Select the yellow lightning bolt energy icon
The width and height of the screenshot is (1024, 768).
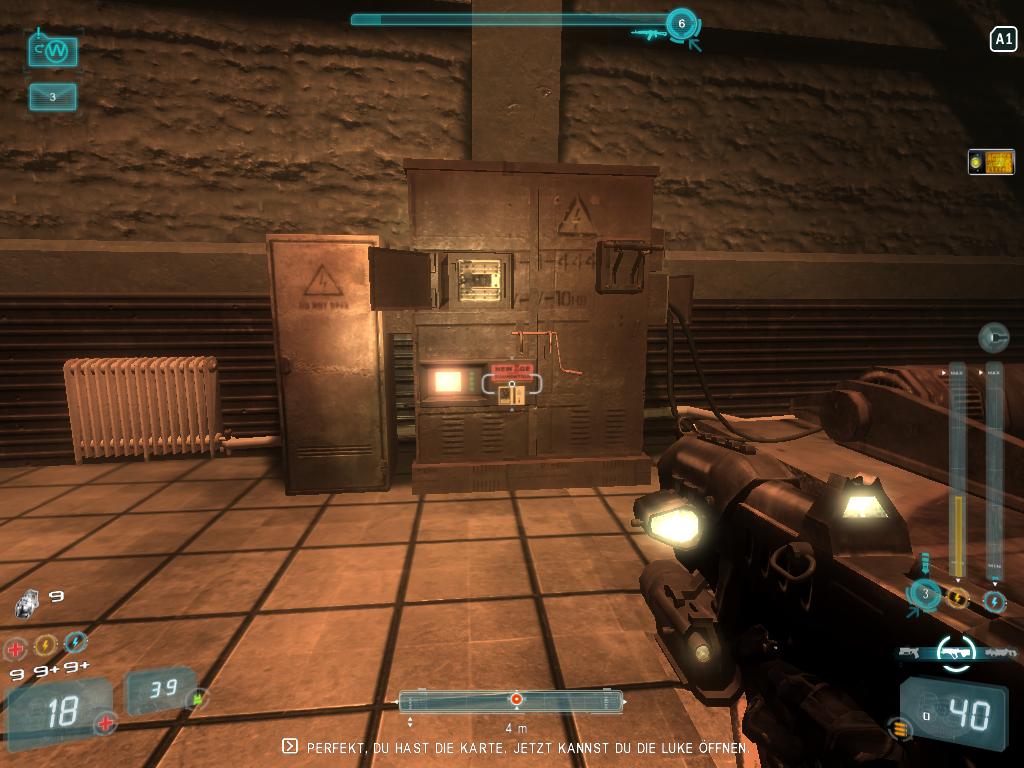[x=45, y=645]
